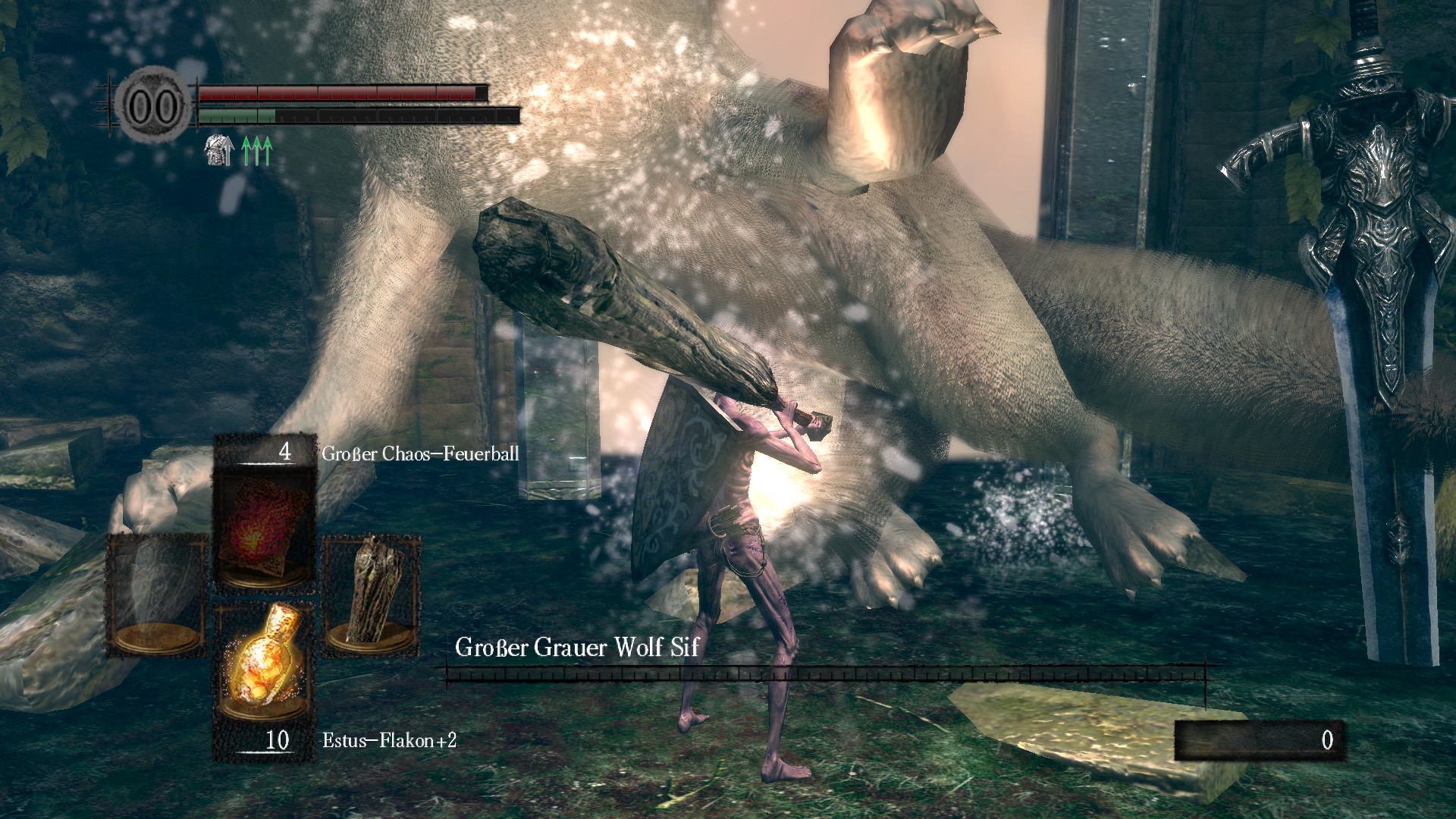Screen dimensions: 1456x819
Task: Click the right-hand wooden club slot
Action: [372, 595]
